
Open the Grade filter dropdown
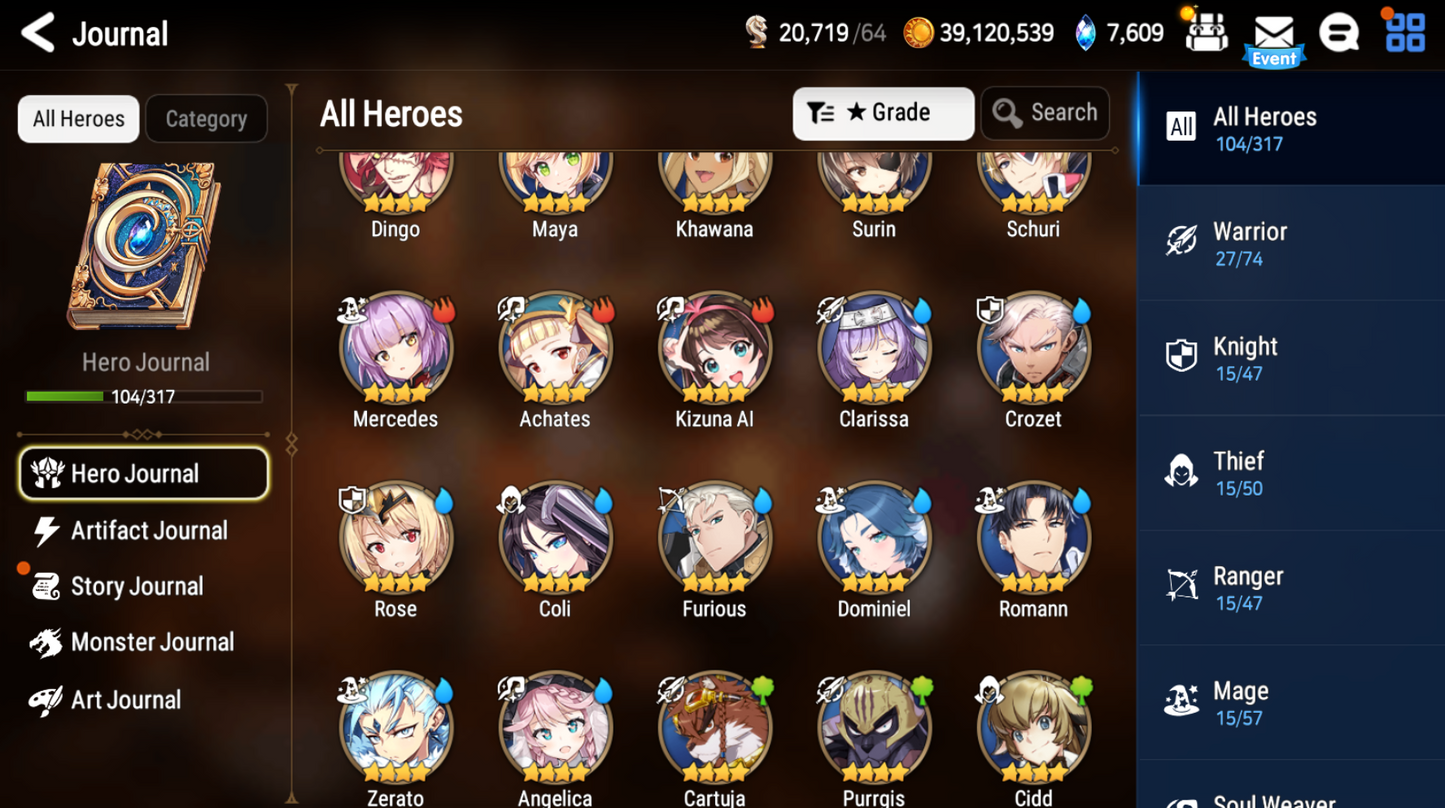(x=881, y=113)
